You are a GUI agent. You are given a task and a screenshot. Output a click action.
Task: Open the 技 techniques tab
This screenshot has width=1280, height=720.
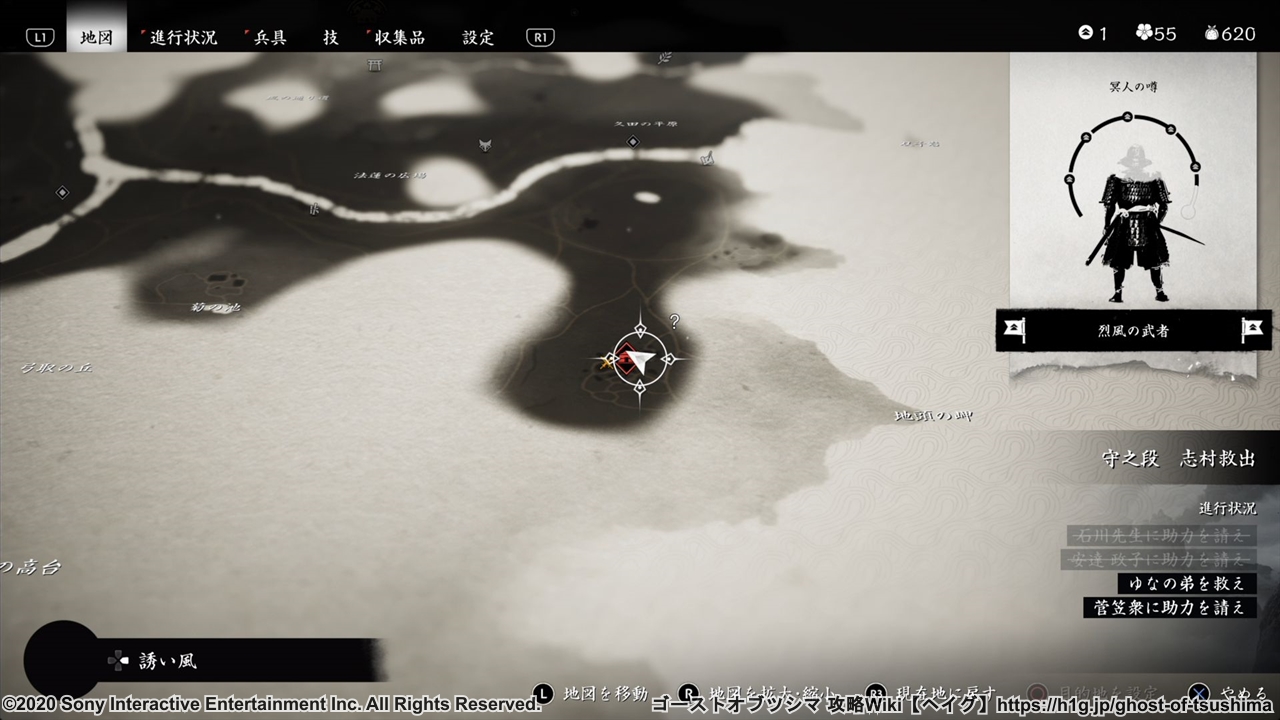(331, 37)
